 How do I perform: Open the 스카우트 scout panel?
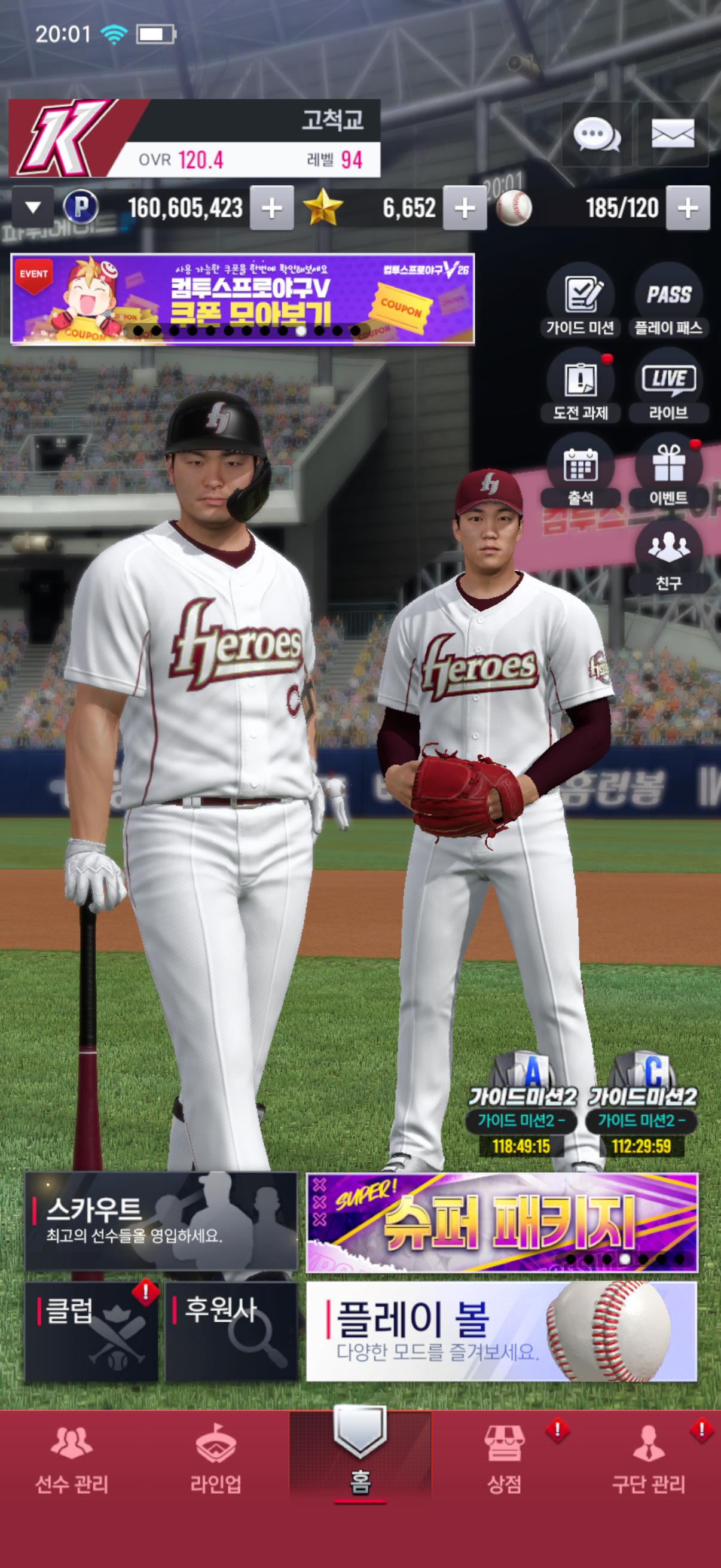point(161,1221)
